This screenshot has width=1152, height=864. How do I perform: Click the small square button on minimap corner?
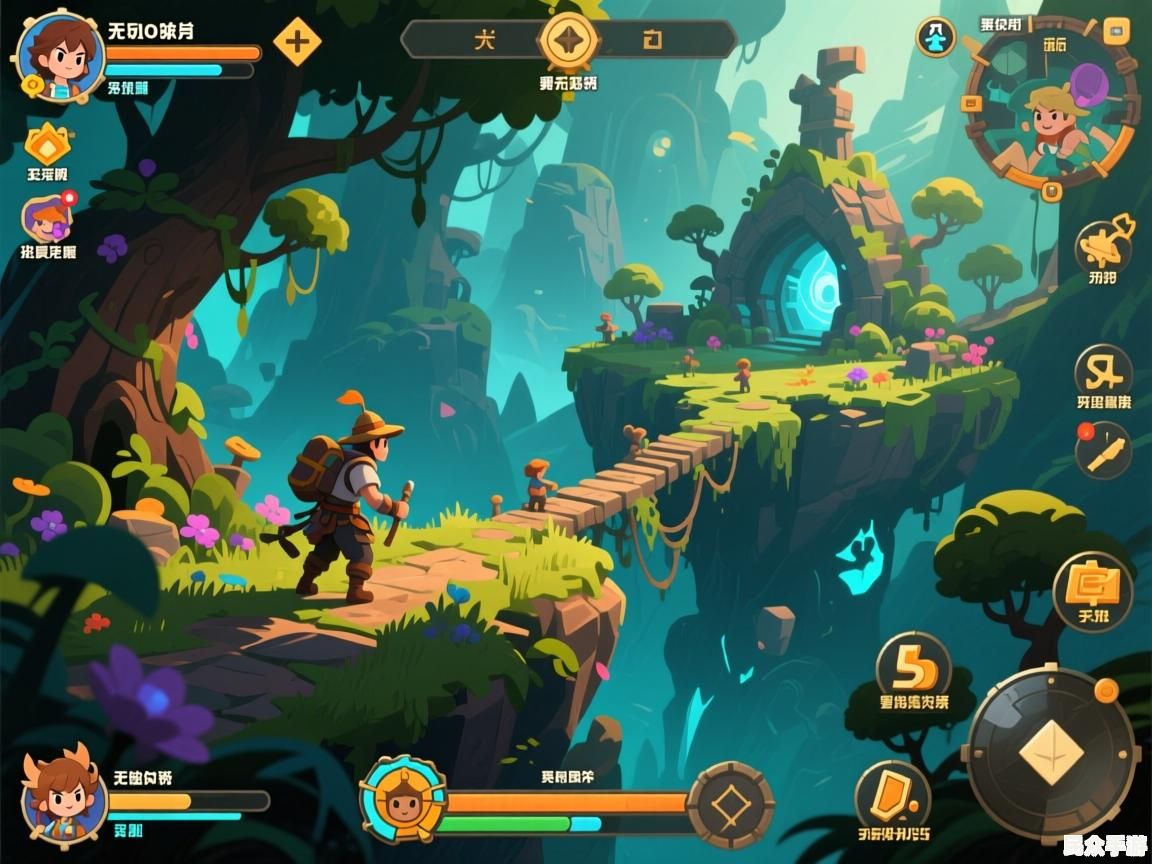1115,31
